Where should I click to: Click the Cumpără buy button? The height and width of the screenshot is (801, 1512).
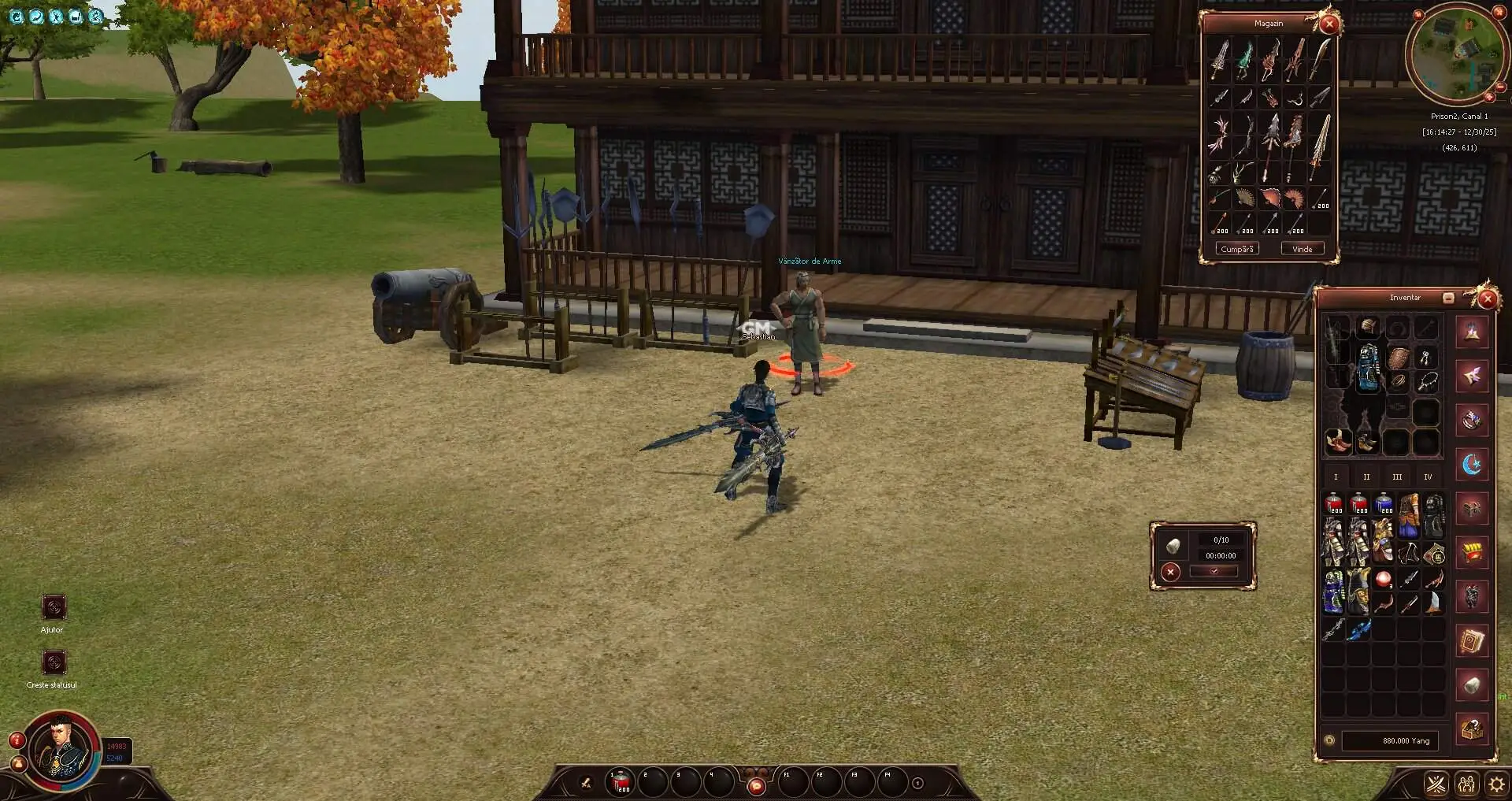pos(1237,249)
